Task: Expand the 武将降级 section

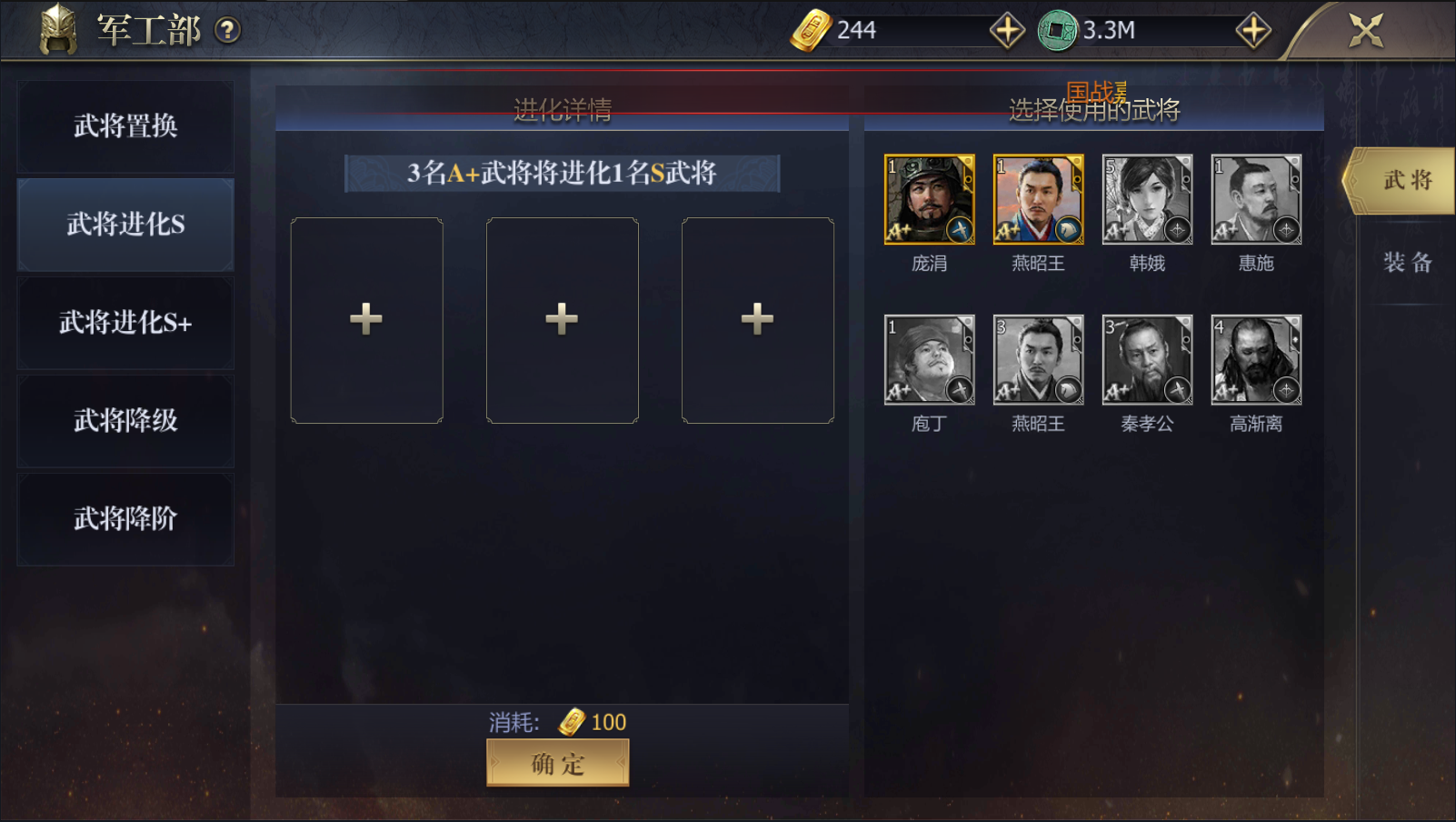Action: click(x=125, y=420)
